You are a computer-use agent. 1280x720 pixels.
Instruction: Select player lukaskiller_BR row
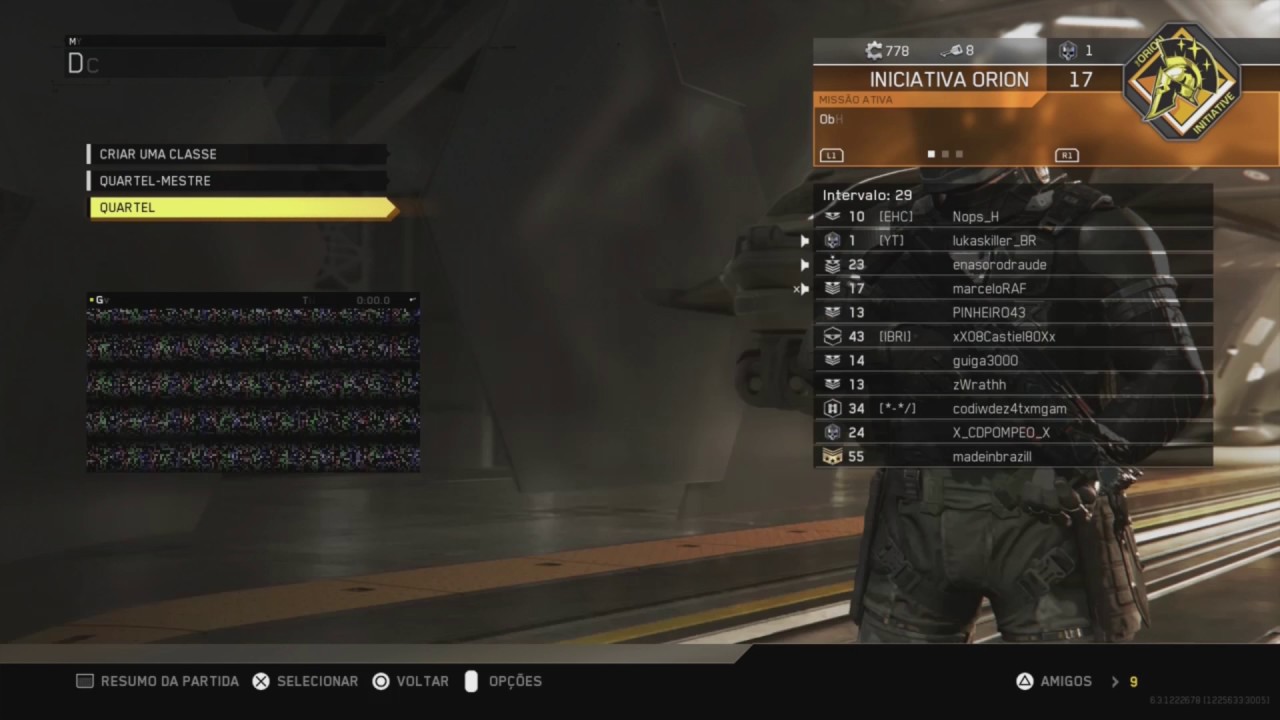(1012, 240)
